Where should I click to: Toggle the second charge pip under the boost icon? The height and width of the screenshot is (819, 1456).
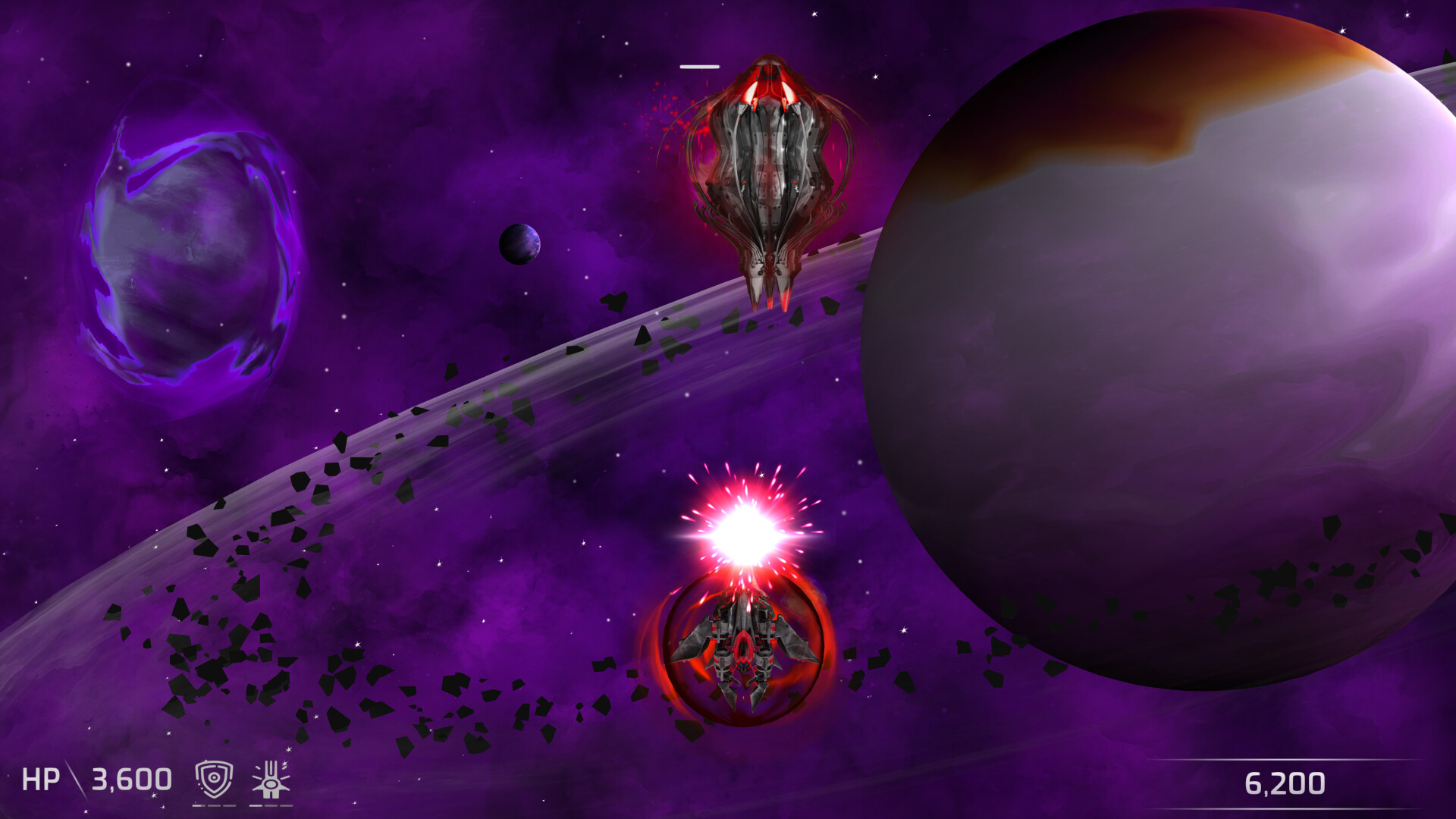pyautogui.click(x=271, y=806)
